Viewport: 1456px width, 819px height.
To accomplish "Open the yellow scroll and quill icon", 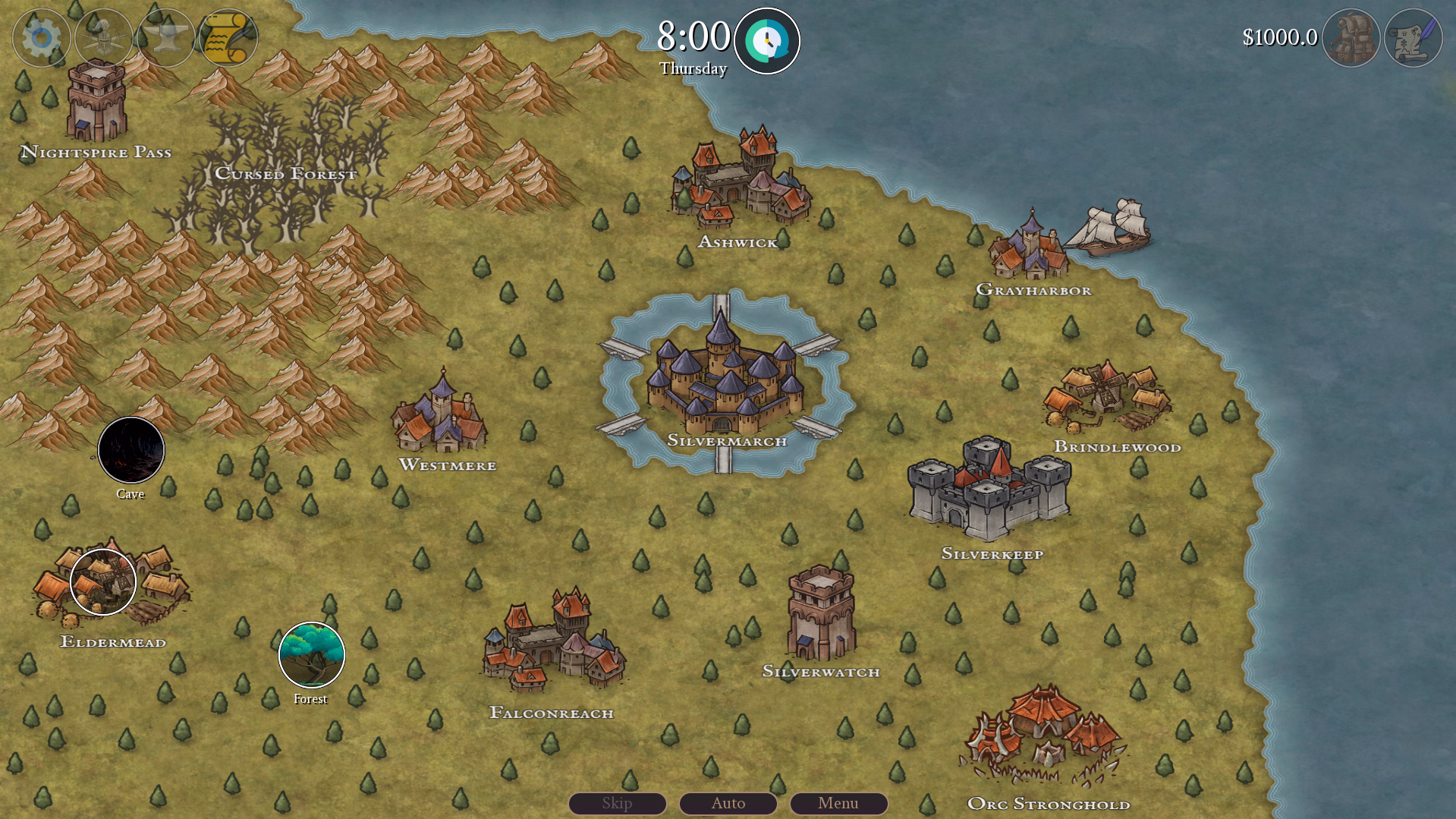I will point(228,37).
